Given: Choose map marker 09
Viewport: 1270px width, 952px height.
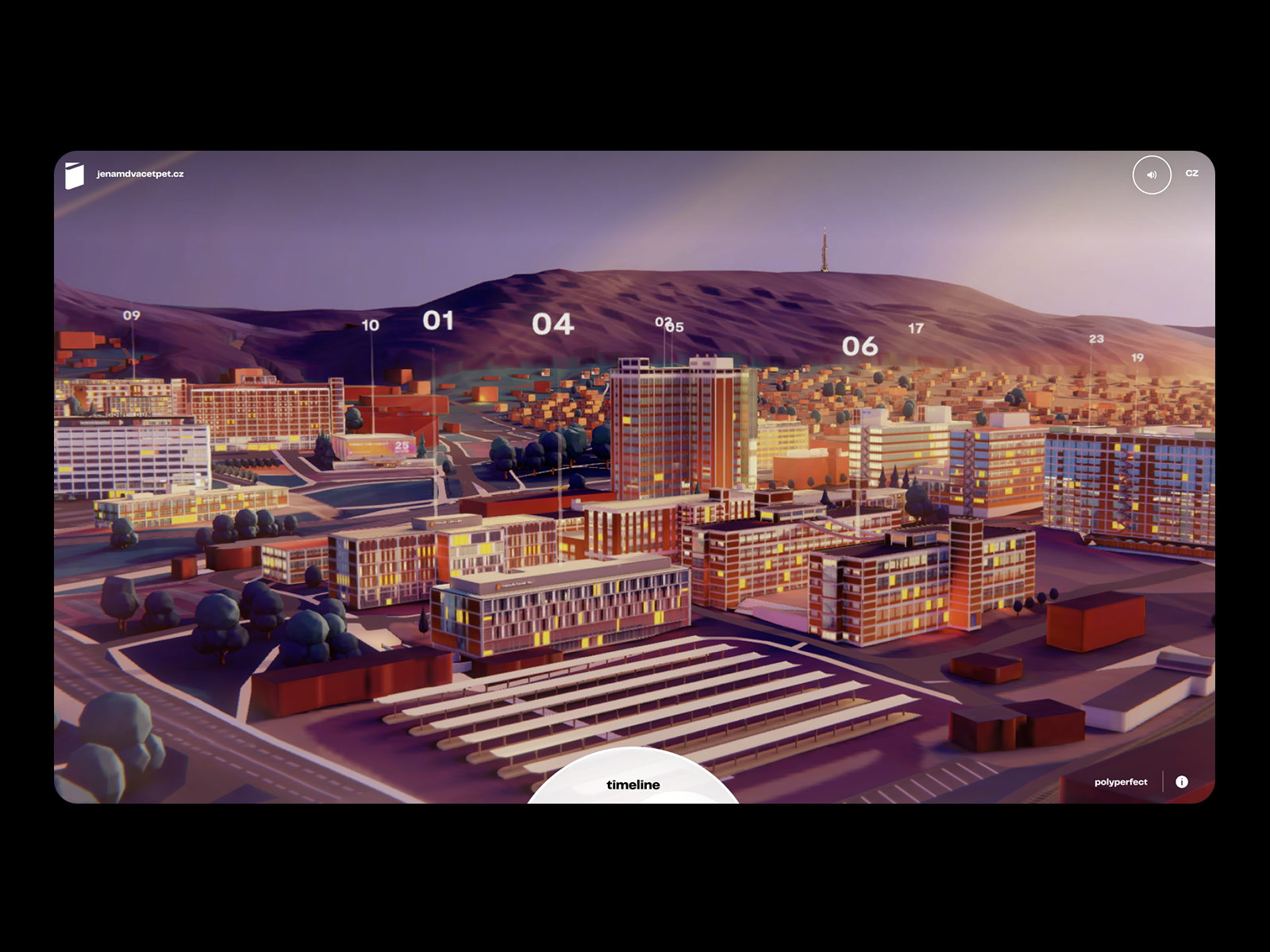Looking at the screenshot, I should pos(132,315).
